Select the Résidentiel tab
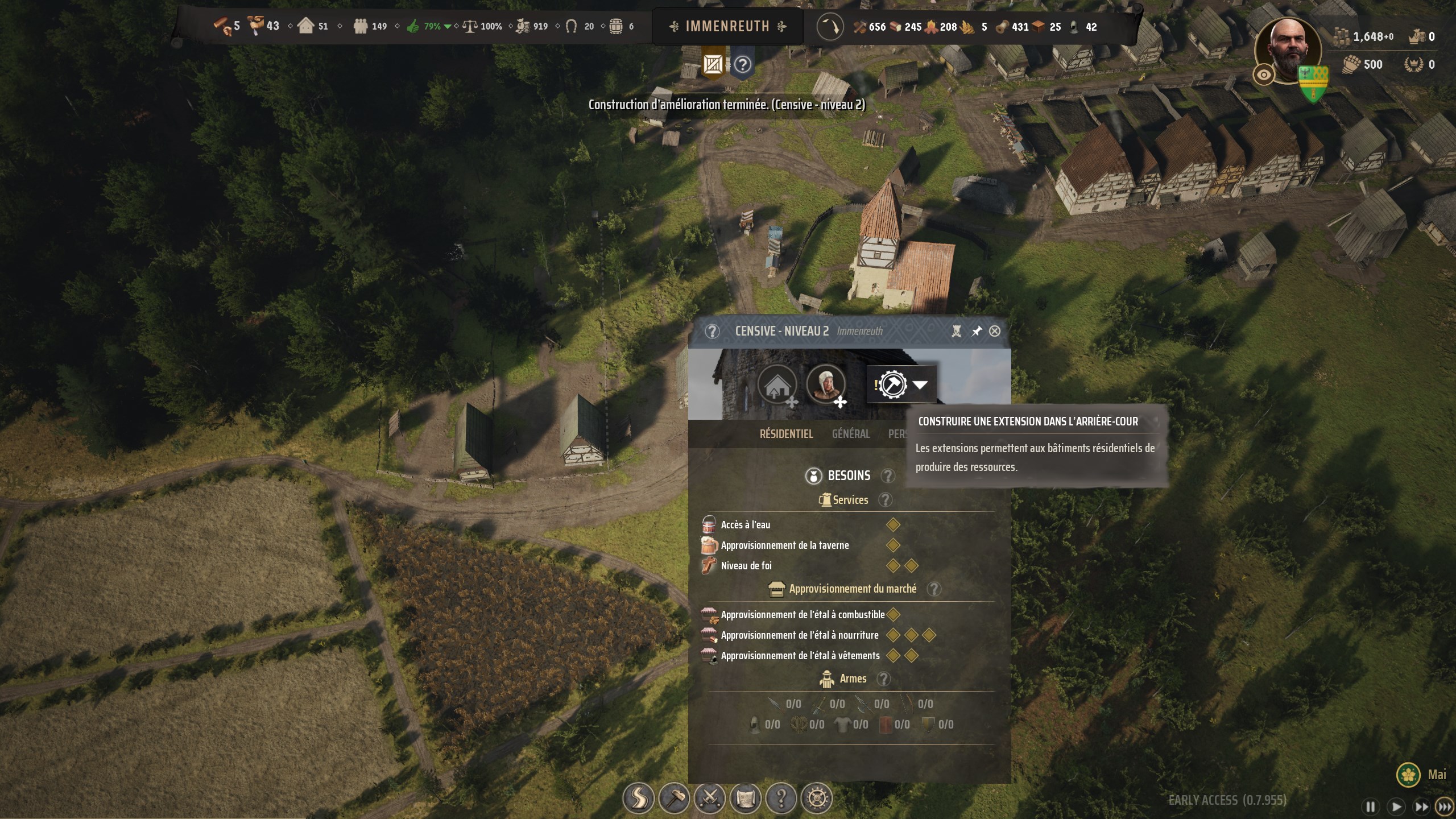 786,434
